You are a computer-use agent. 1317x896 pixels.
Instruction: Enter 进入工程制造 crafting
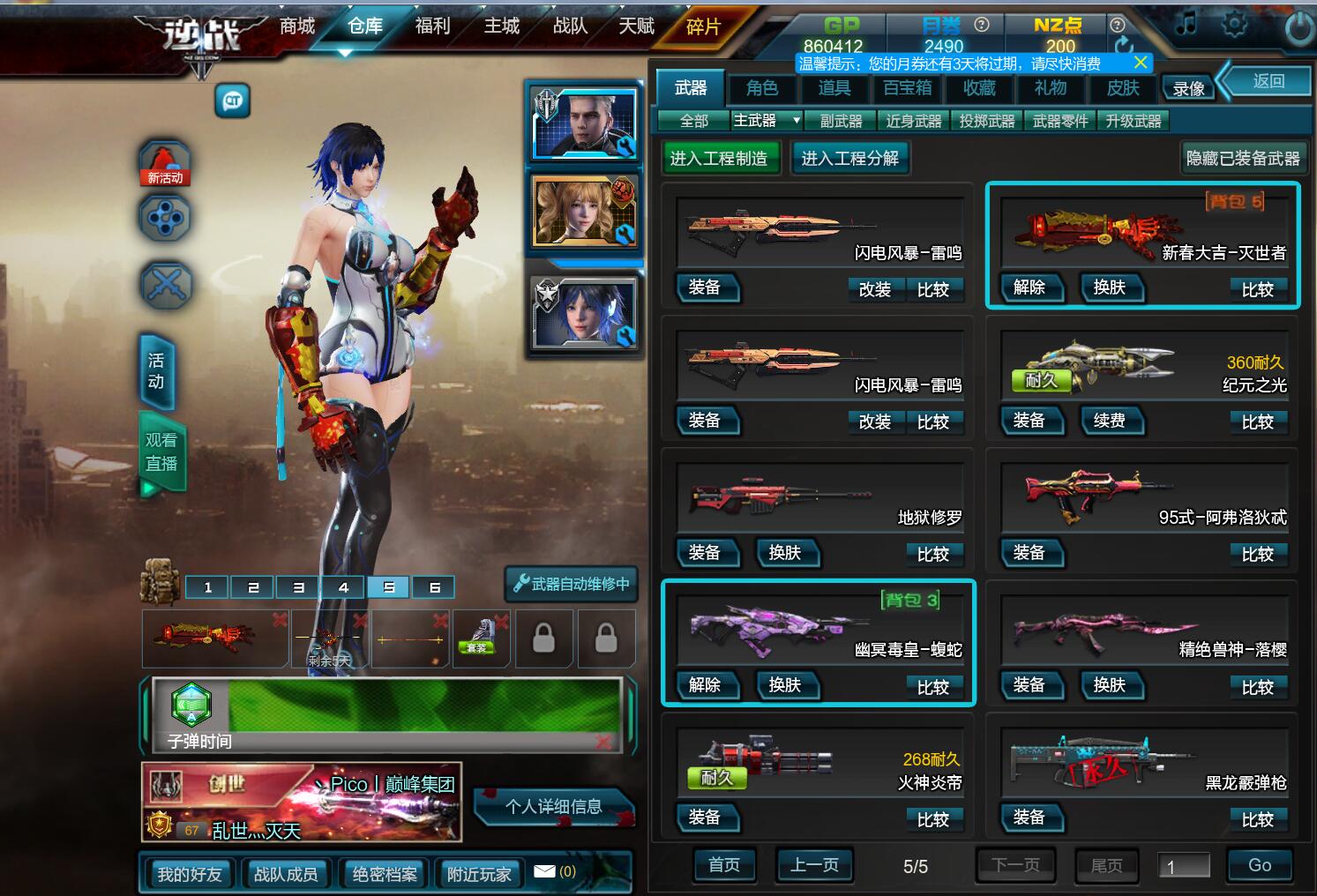(x=719, y=159)
